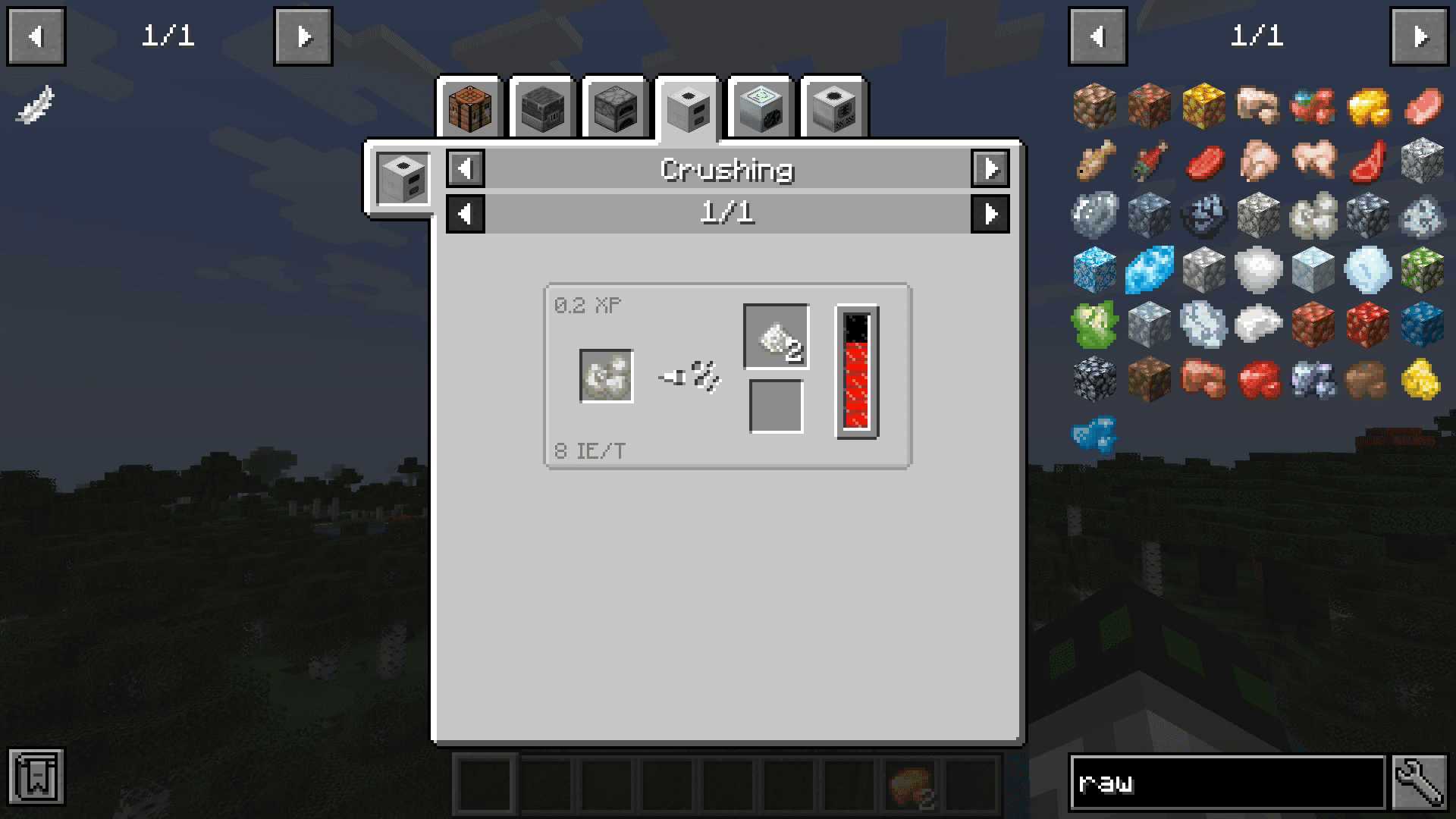Pick the raw cod fish item
Viewport: 1456px width, 819px height.
1095,161
